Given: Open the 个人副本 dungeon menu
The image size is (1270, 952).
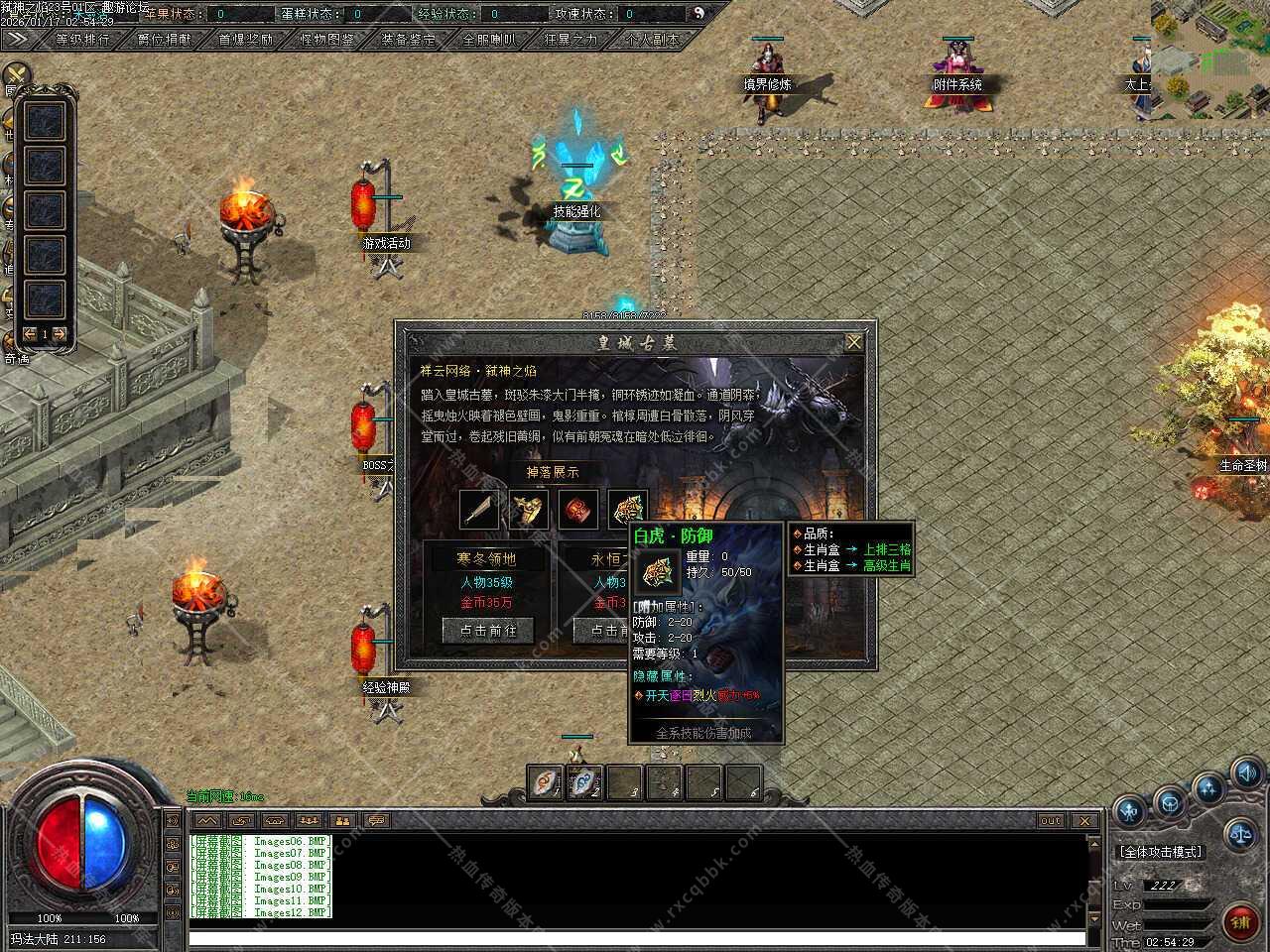Looking at the screenshot, I should click(x=652, y=40).
